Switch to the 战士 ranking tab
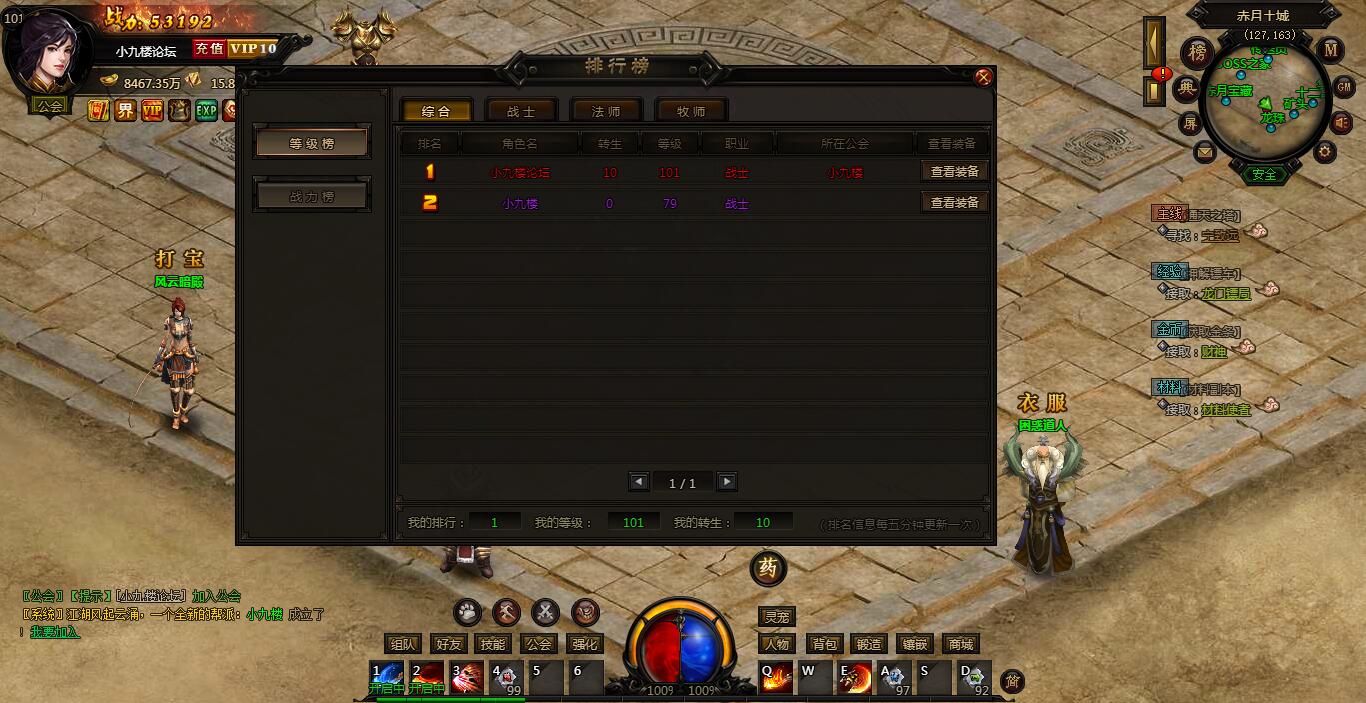Image resolution: width=1366 pixels, height=703 pixels. 521,111
